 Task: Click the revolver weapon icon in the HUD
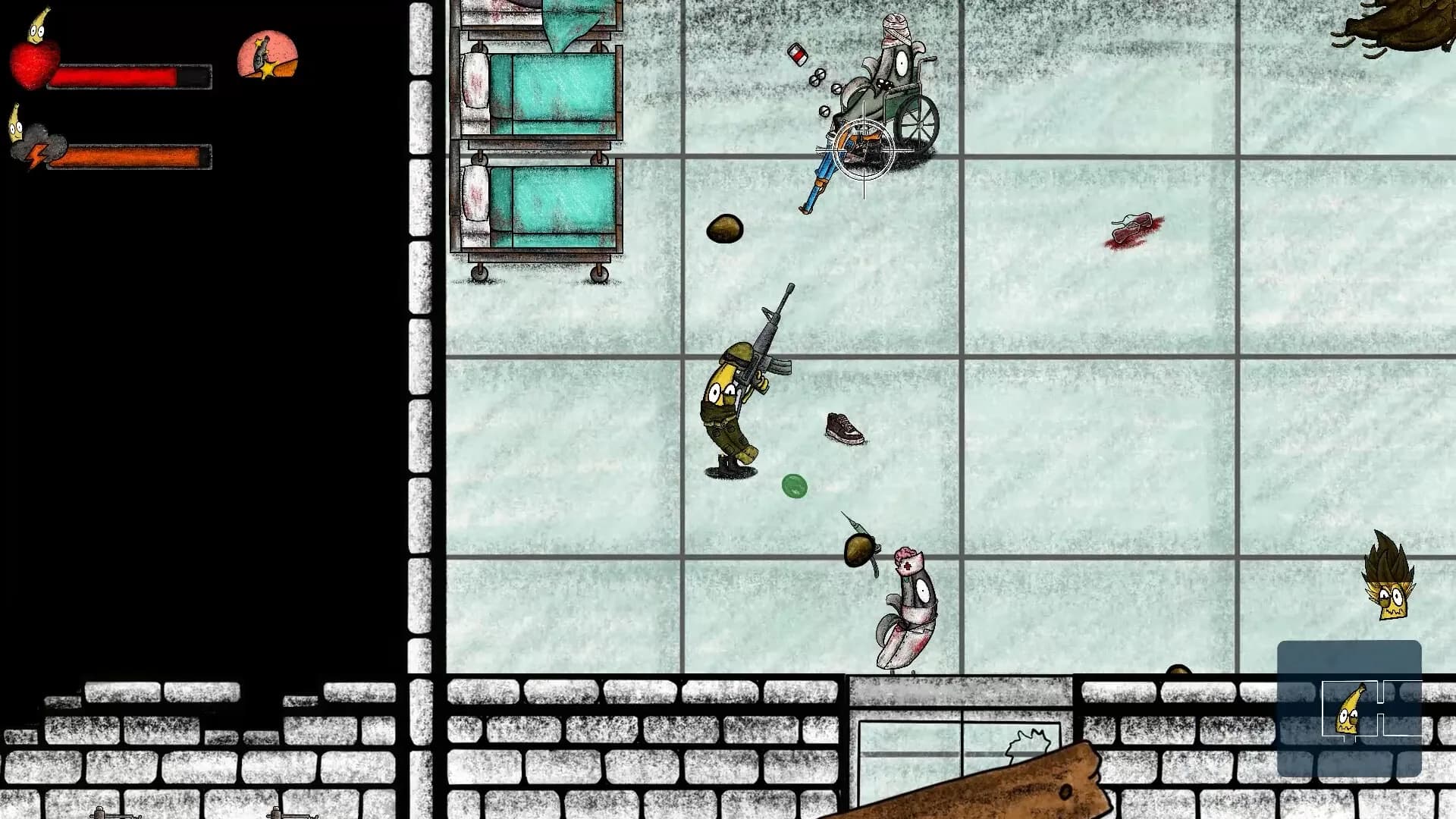pos(267,55)
